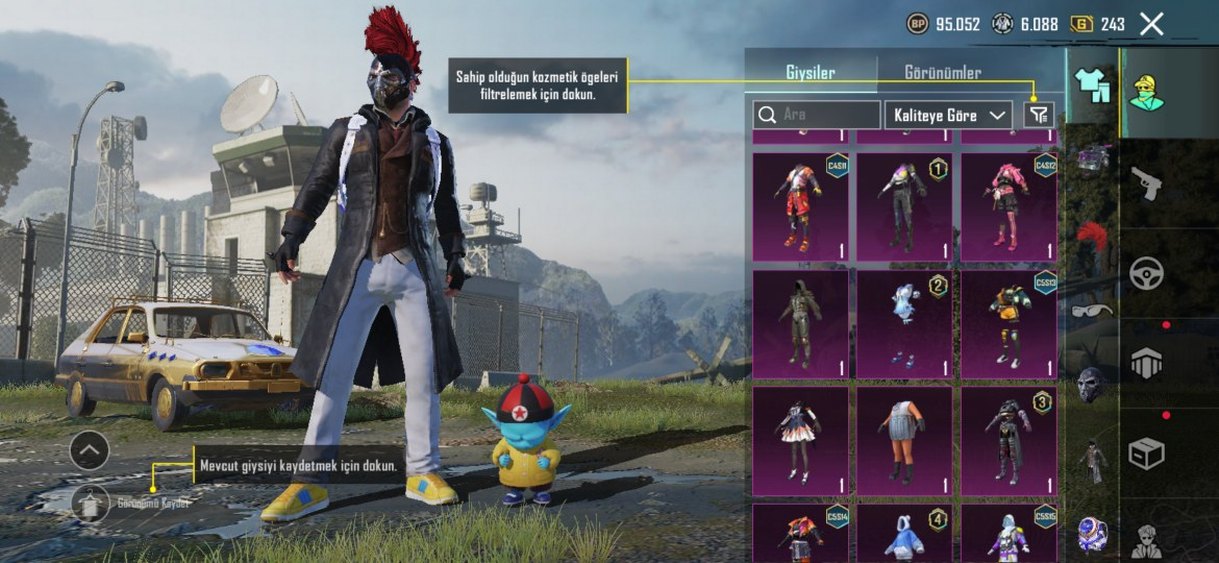Open the box crate category
The height and width of the screenshot is (563, 1219).
coord(1146,453)
